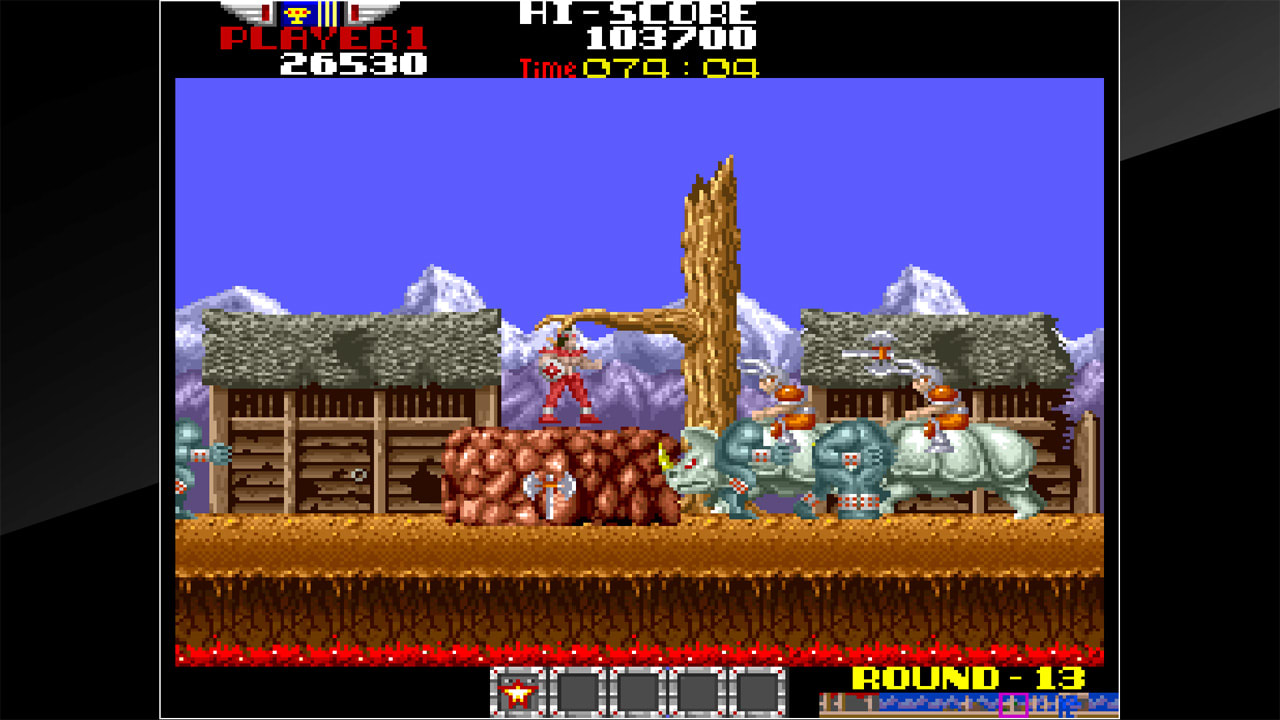The height and width of the screenshot is (720, 1280).
Task: Click the player score 26530
Action: click(x=355, y=63)
